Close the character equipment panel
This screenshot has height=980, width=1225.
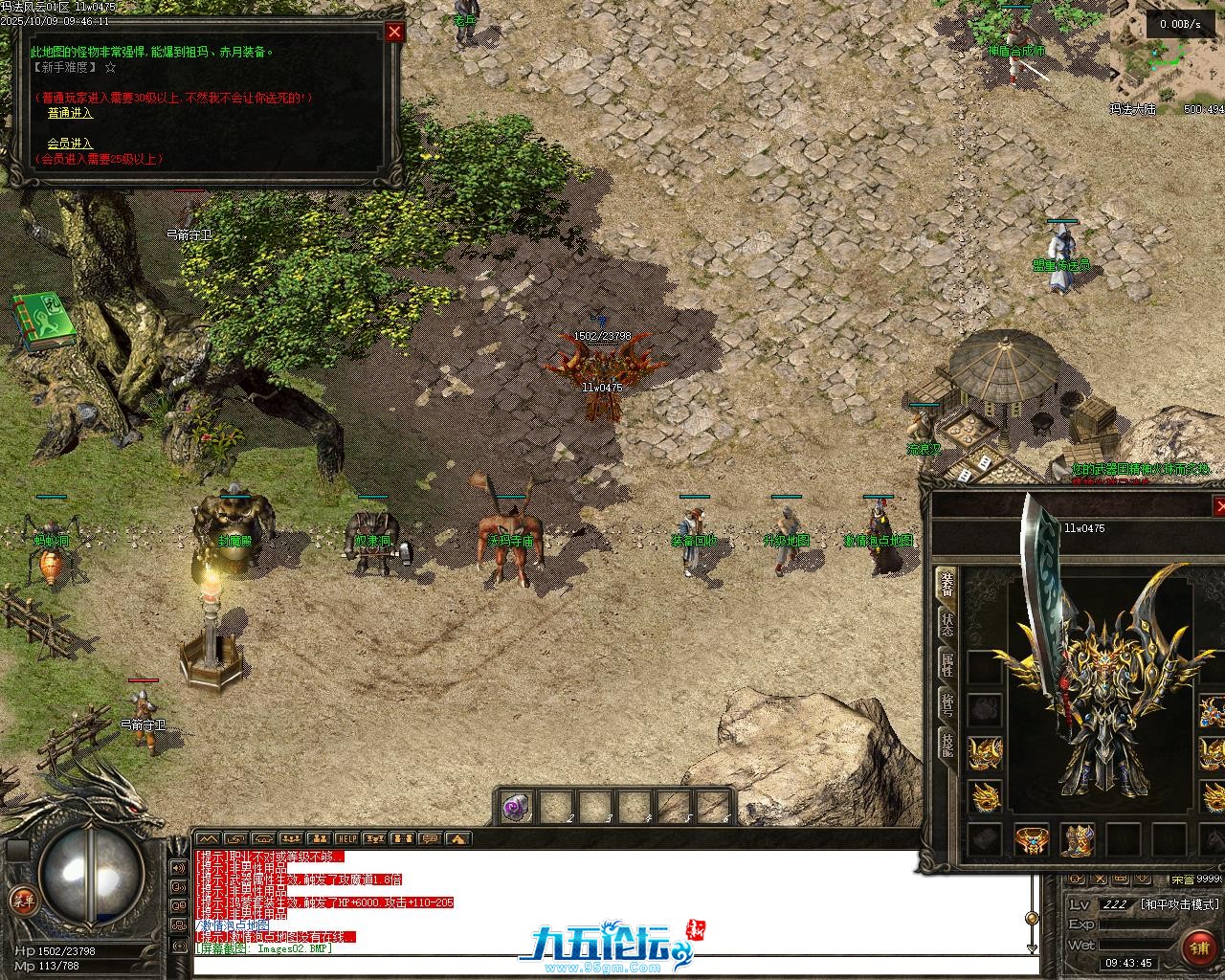(x=1219, y=506)
